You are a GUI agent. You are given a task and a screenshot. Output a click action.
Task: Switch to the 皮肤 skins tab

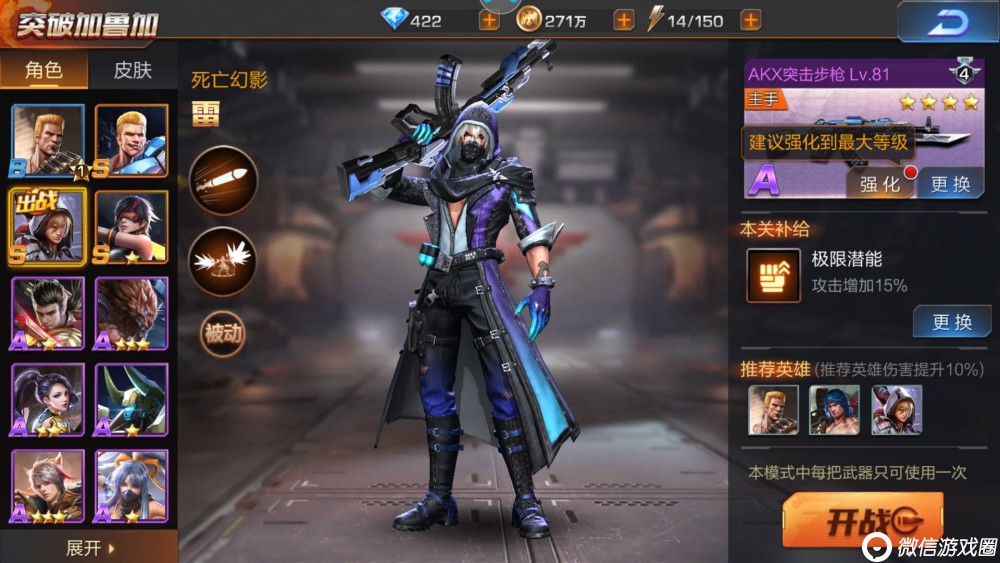[132, 69]
